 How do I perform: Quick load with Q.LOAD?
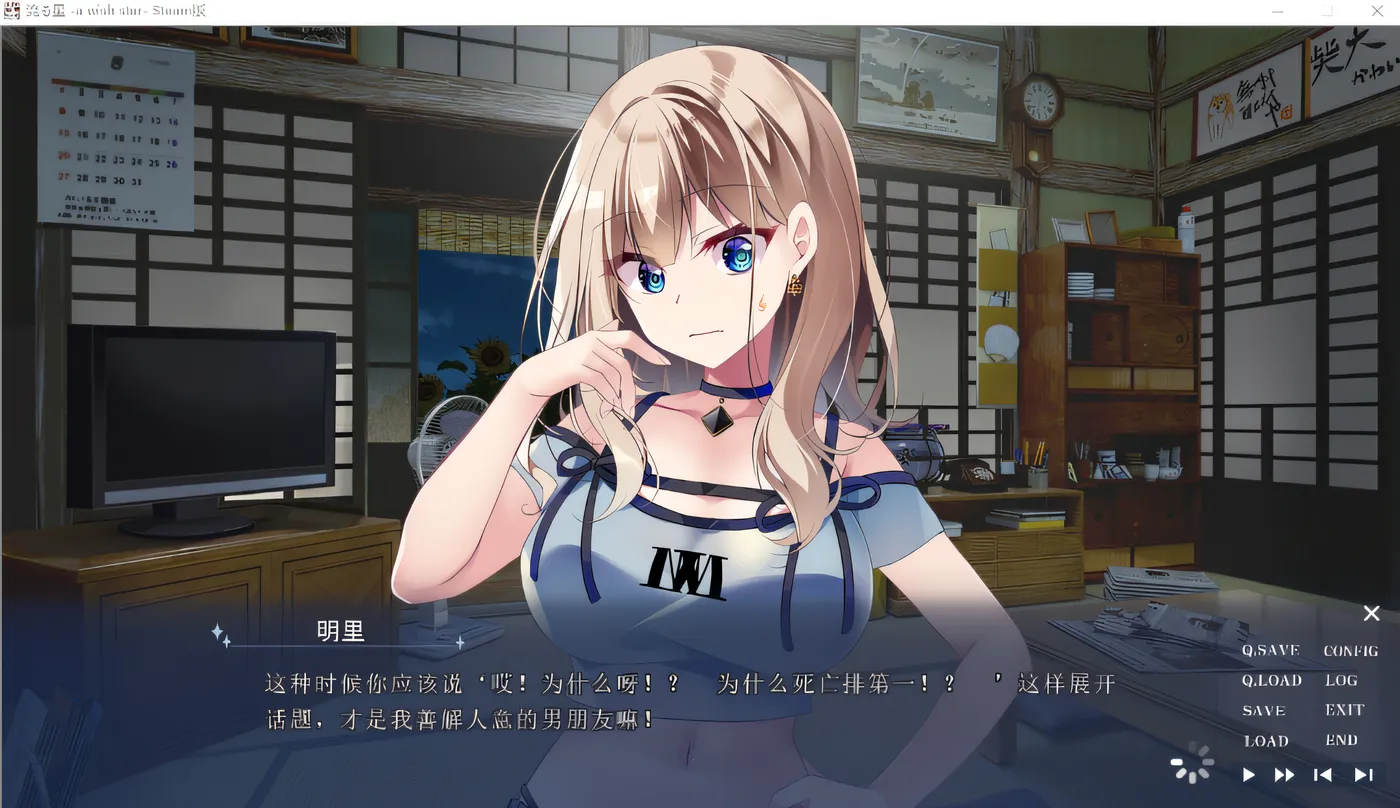click(x=1271, y=680)
